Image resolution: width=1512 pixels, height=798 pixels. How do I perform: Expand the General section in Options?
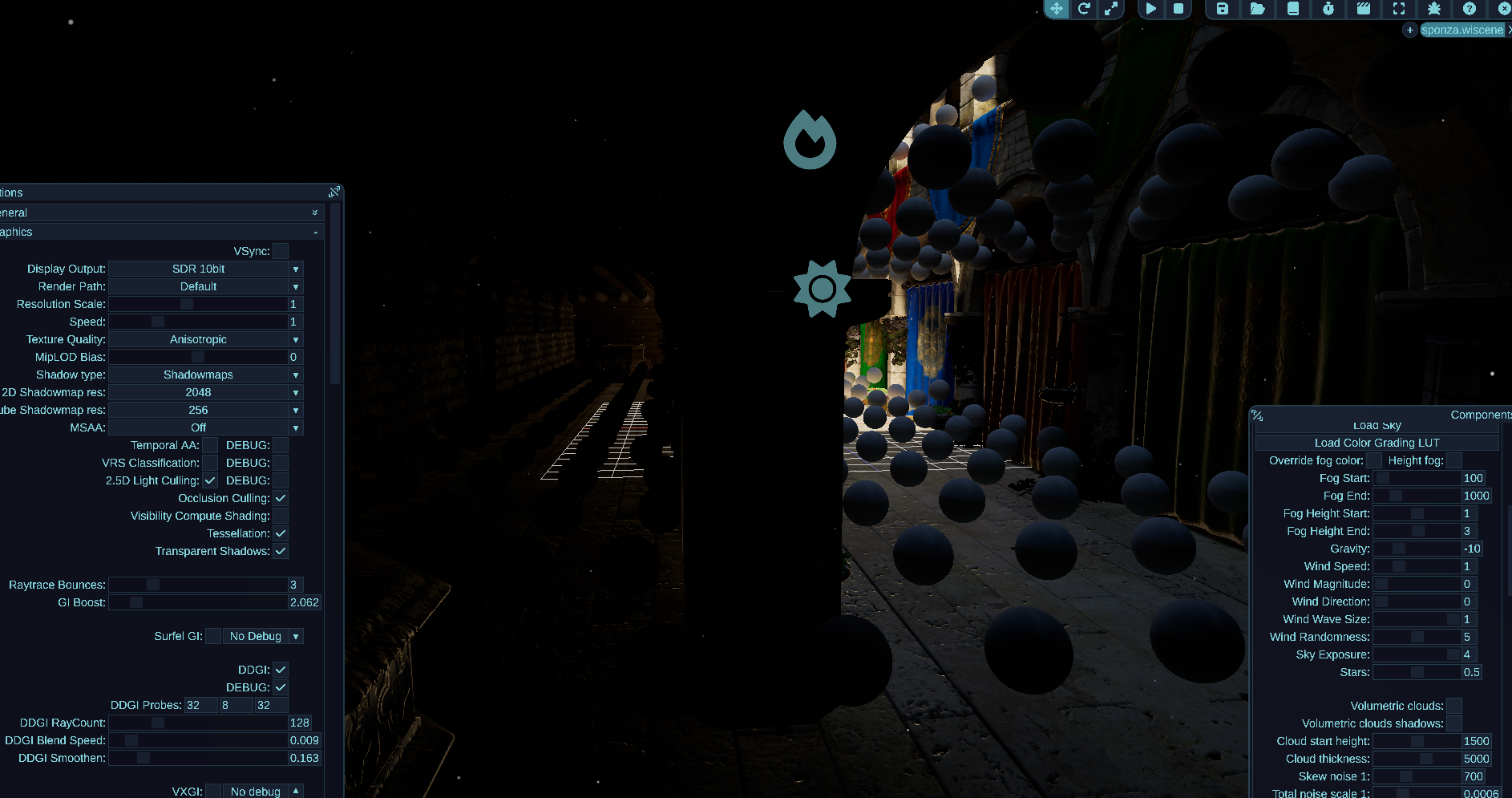coord(314,213)
